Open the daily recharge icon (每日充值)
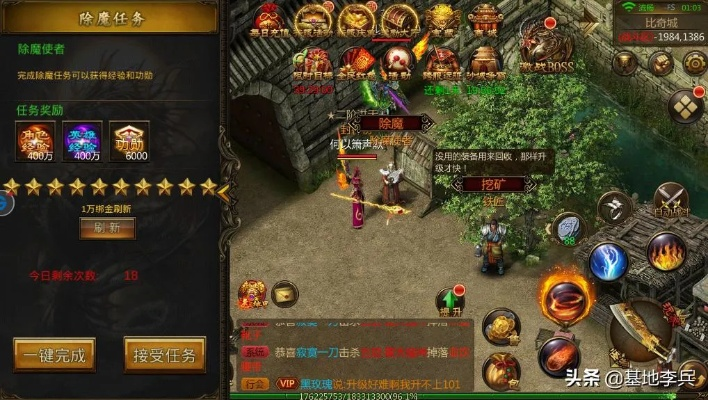Screen dimensions: 708x400 point(268,20)
